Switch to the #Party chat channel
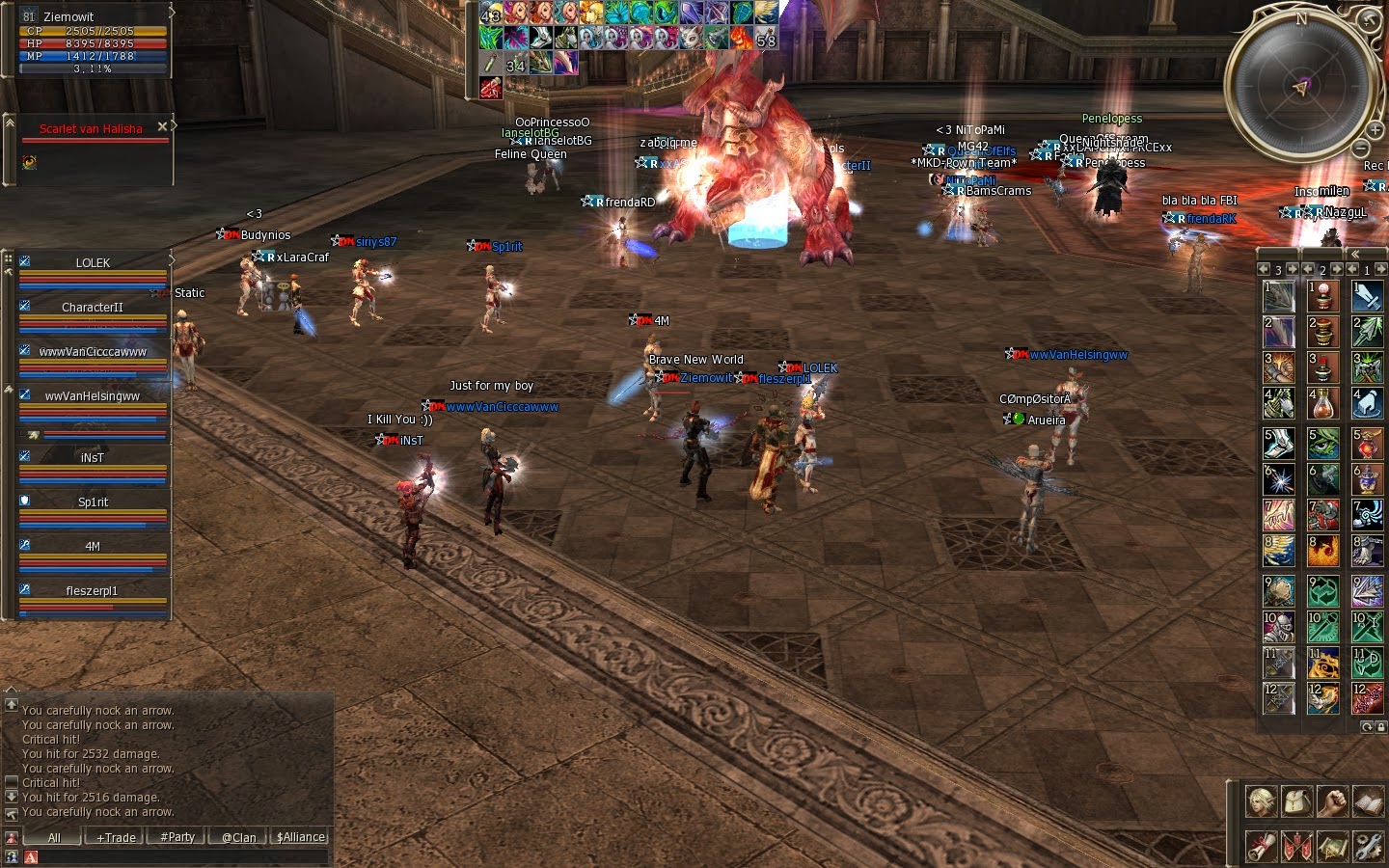This screenshot has width=1389, height=868. tap(176, 837)
